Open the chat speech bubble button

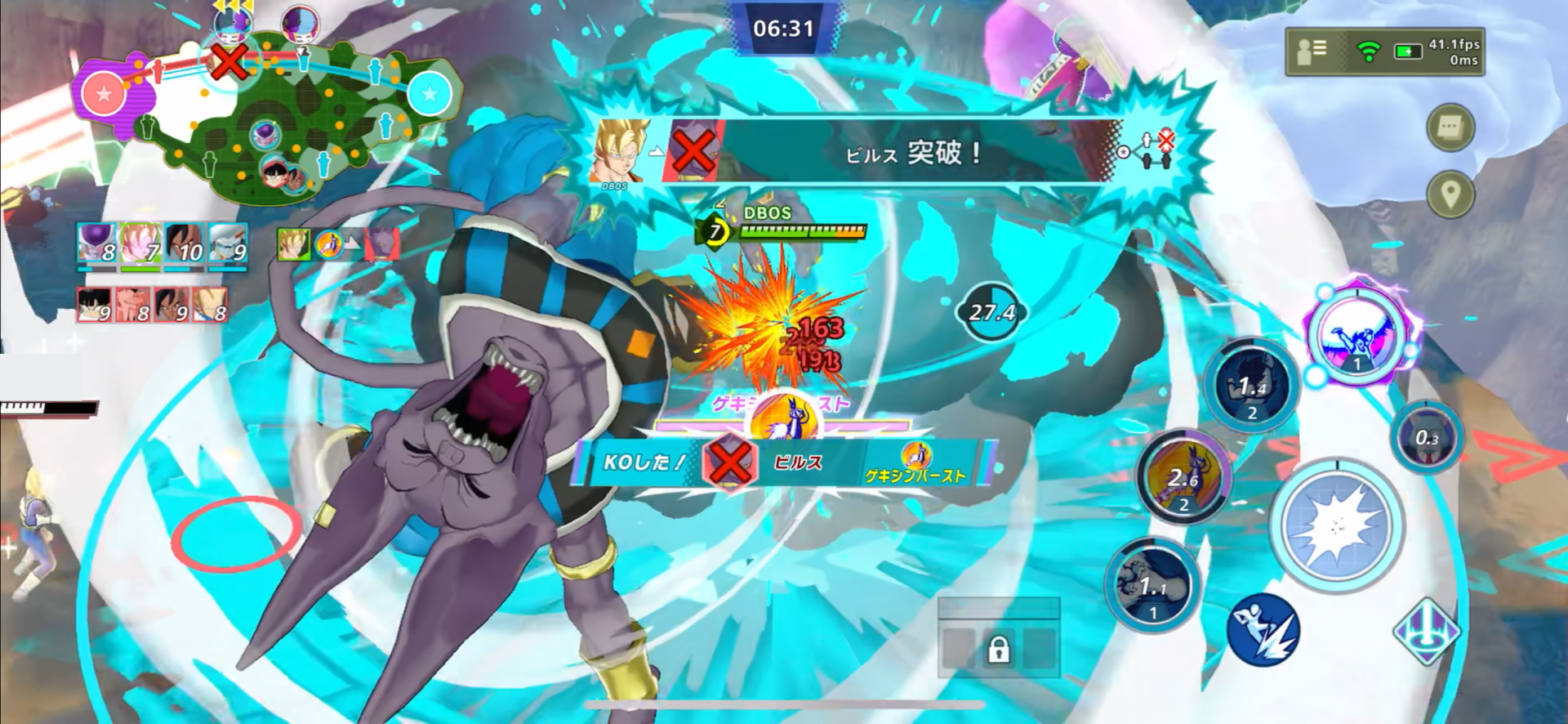tap(1450, 127)
